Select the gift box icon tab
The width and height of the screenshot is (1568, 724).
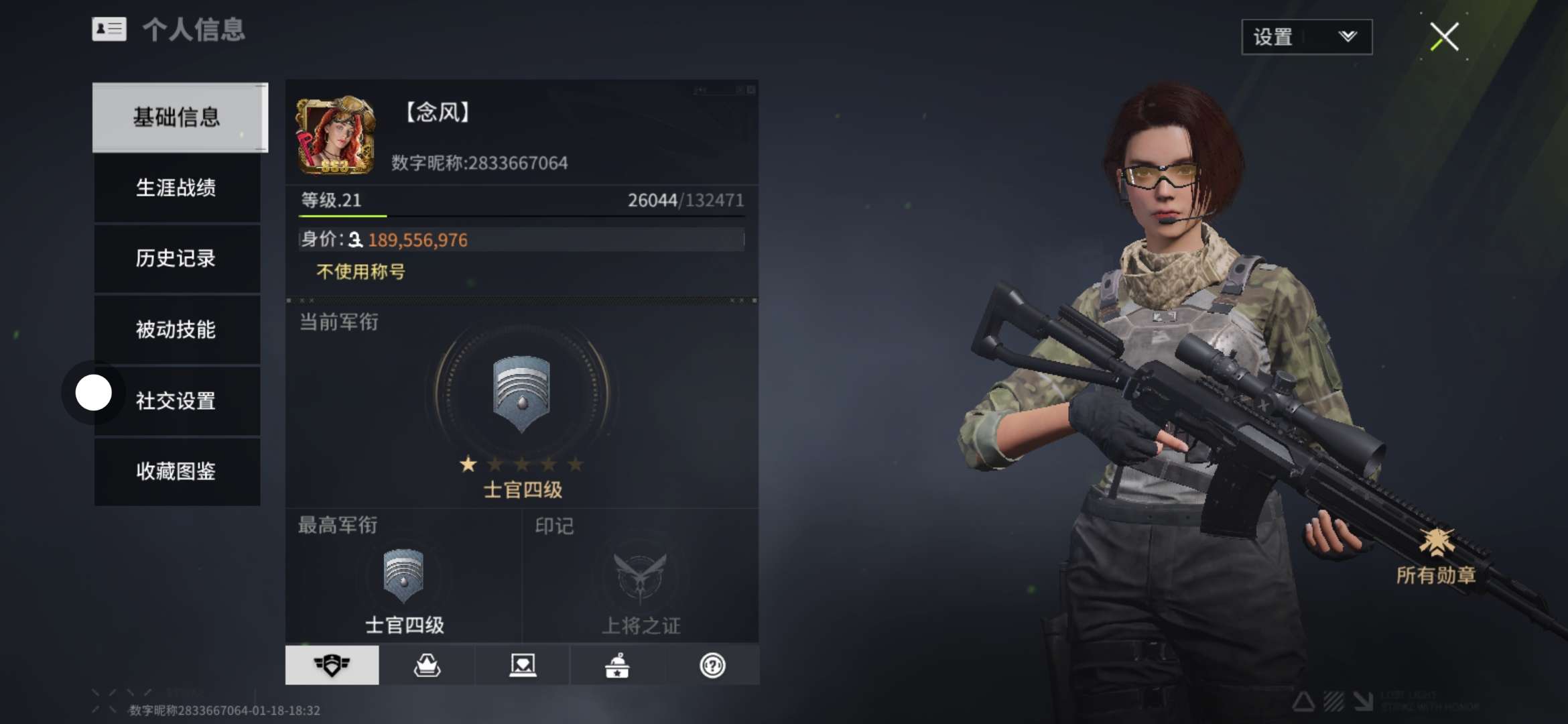(617, 665)
